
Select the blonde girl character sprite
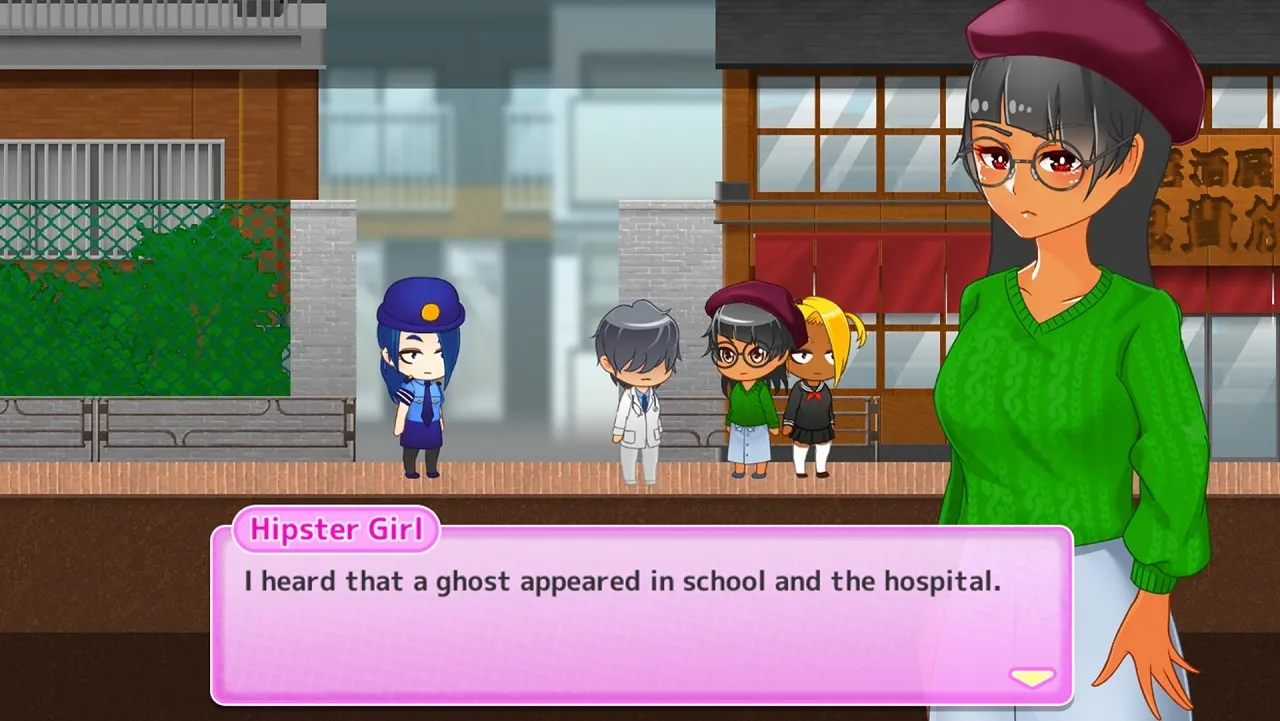click(x=810, y=390)
